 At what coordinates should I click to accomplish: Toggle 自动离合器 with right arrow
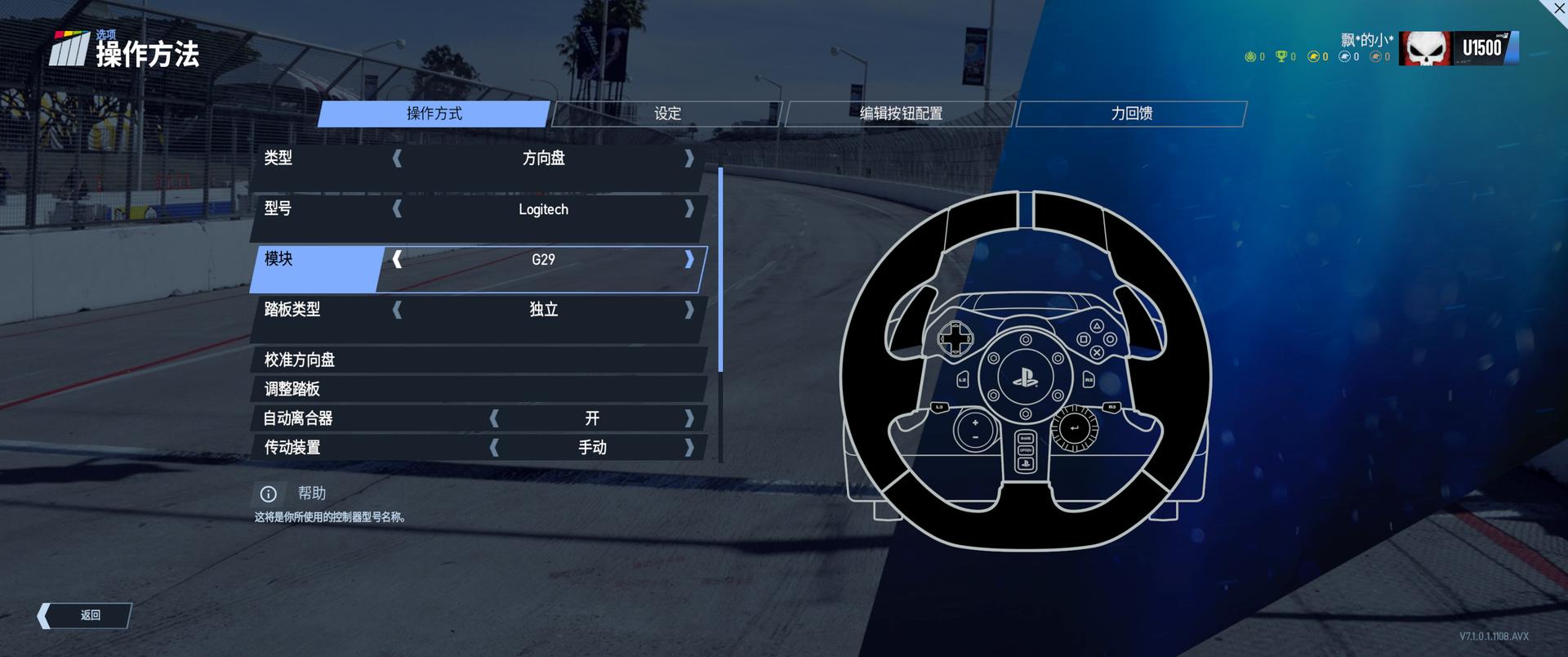click(689, 418)
